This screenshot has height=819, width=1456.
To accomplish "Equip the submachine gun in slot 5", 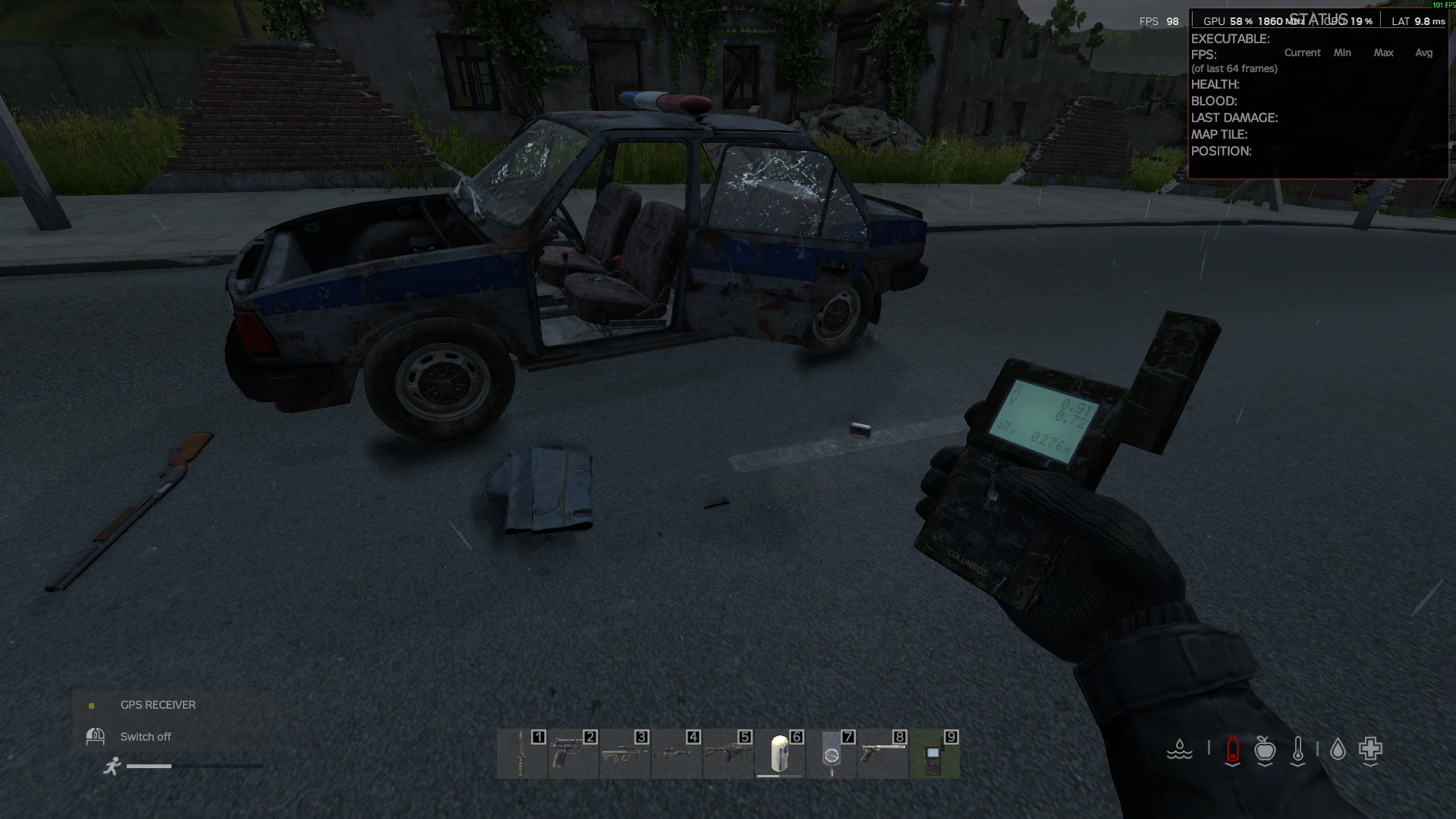I will pos(728,754).
